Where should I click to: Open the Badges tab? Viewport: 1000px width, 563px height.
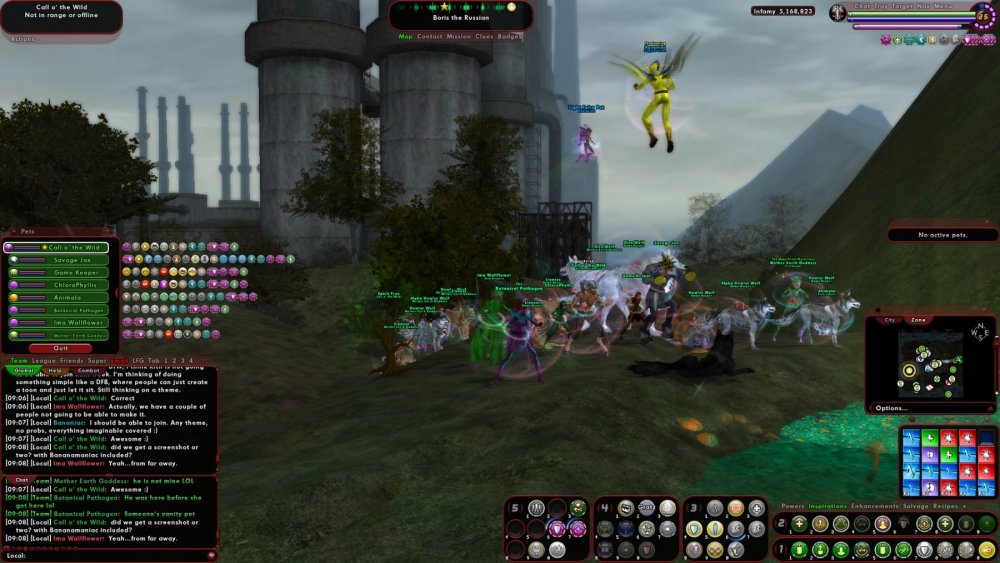509,36
